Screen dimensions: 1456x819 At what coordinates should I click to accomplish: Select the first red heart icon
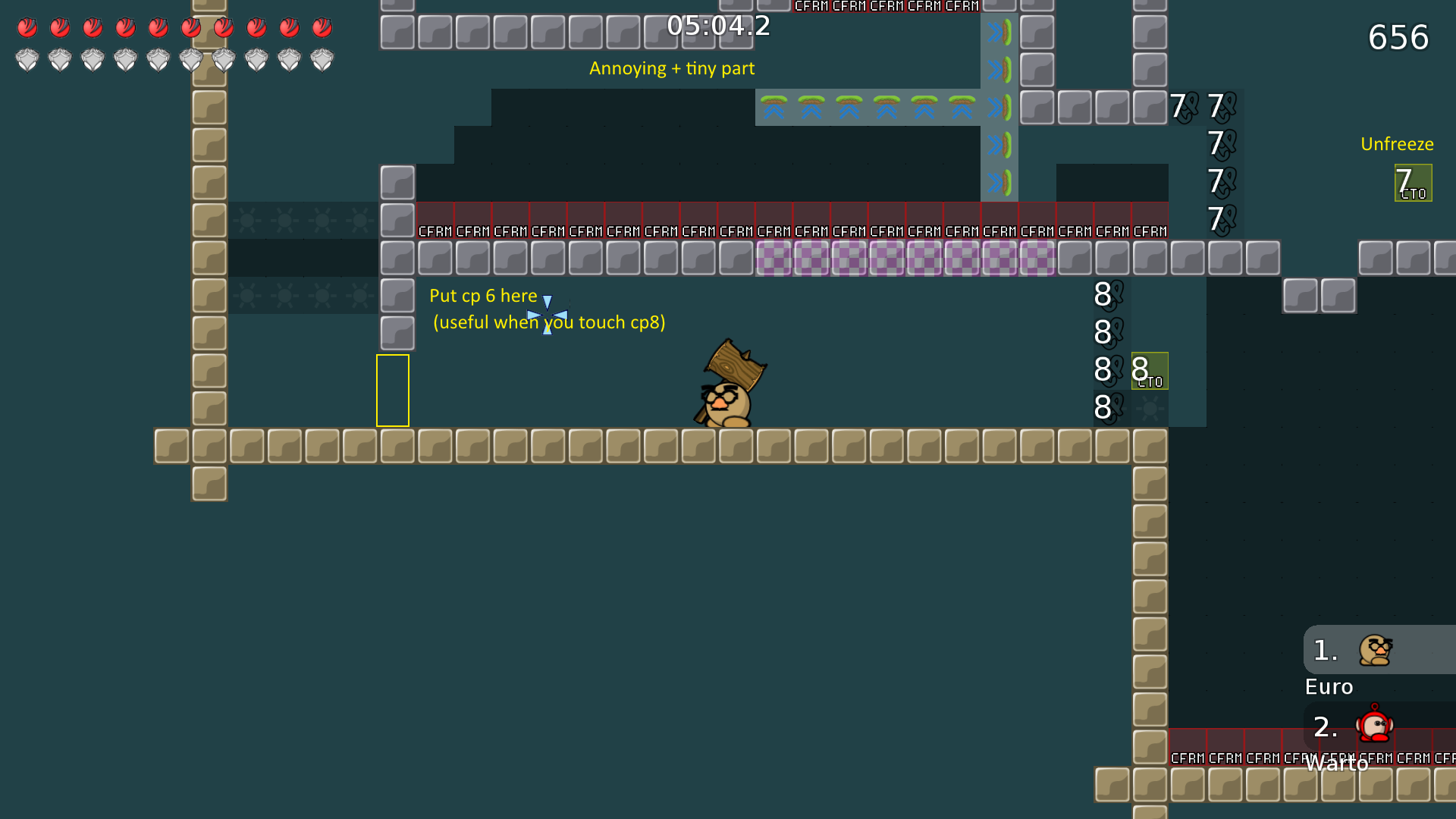coord(27,27)
